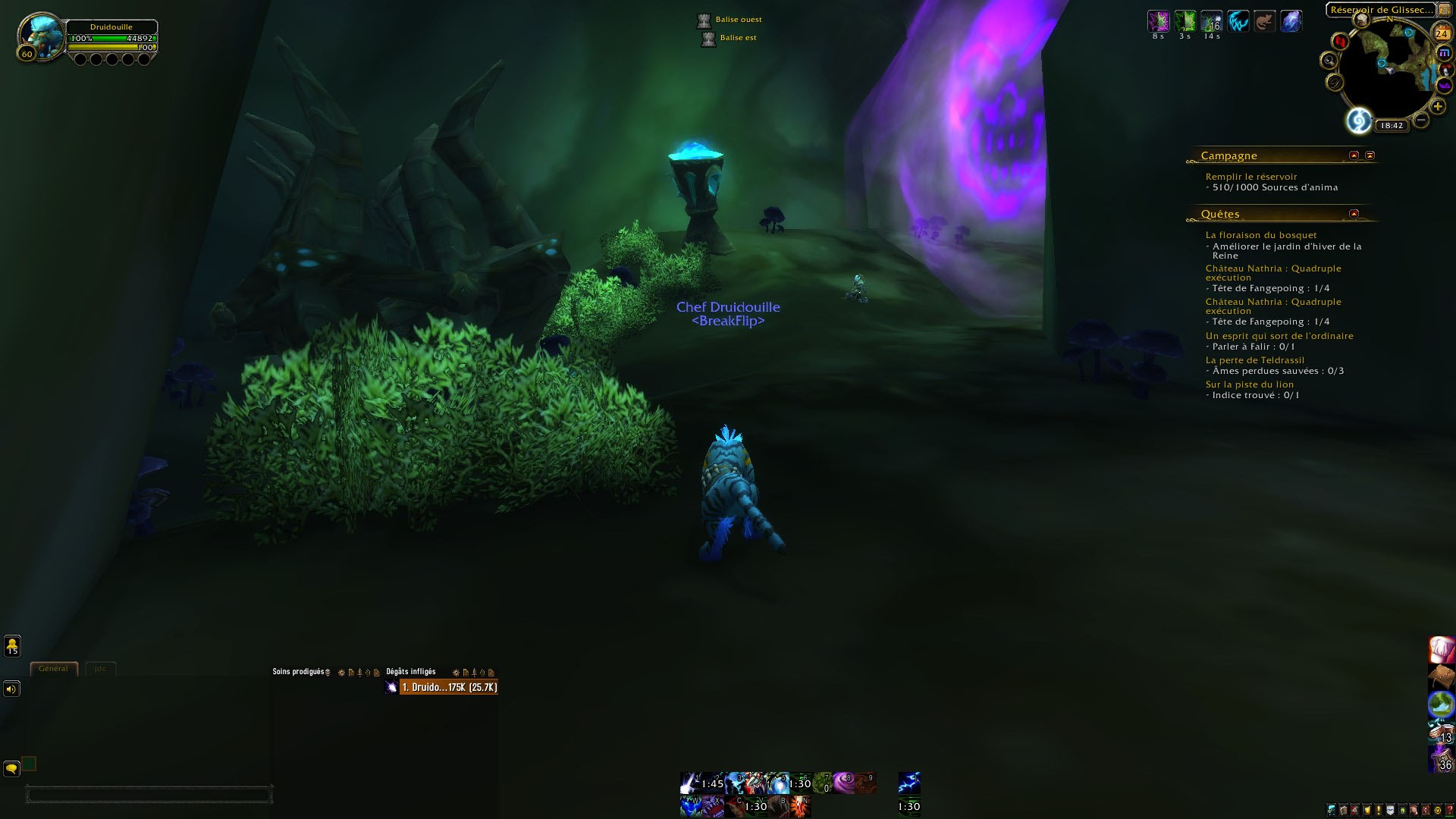The width and height of the screenshot is (1456, 819).
Task: Click the quest Sur la piste du lion
Action: pyautogui.click(x=1250, y=384)
